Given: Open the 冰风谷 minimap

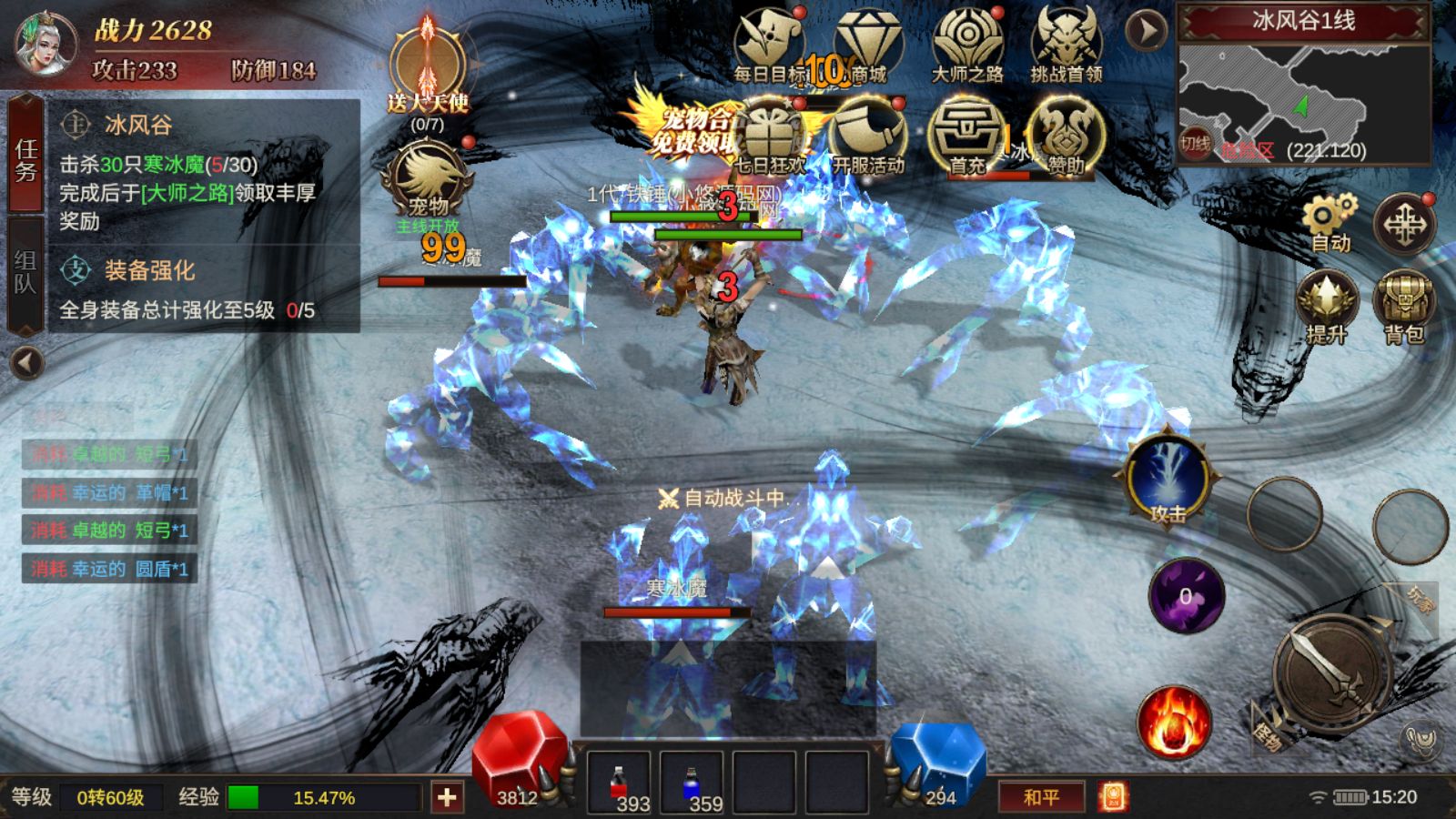Looking at the screenshot, I should click(1303, 102).
